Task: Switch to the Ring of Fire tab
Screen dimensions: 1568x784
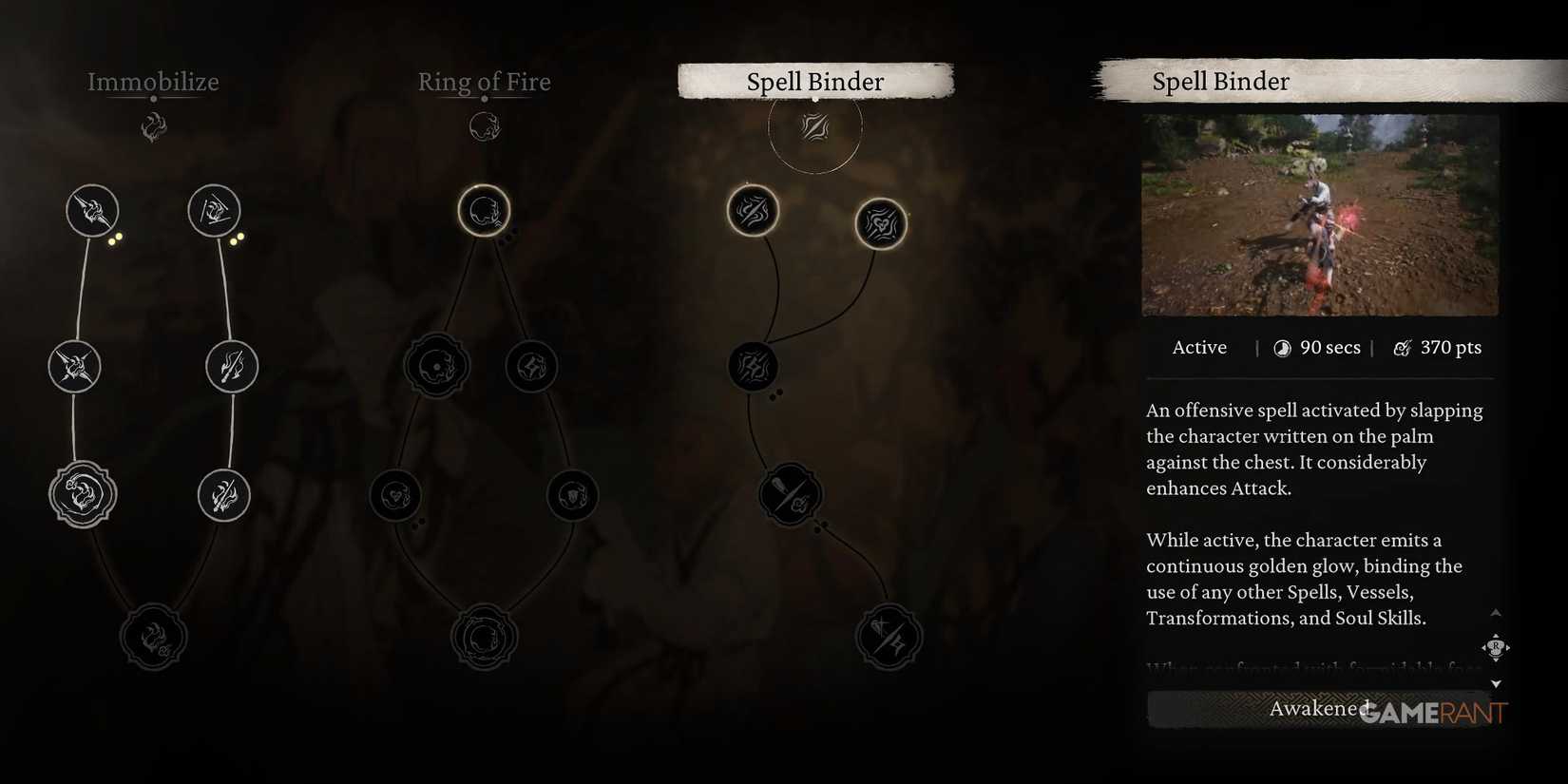Action: coord(485,83)
